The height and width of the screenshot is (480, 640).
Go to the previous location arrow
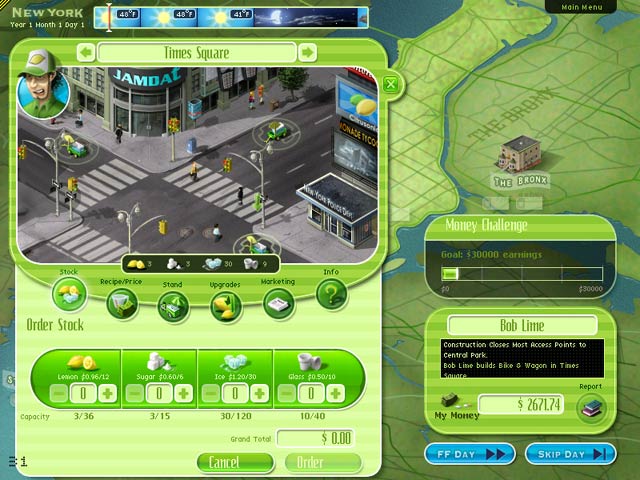(87, 52)
